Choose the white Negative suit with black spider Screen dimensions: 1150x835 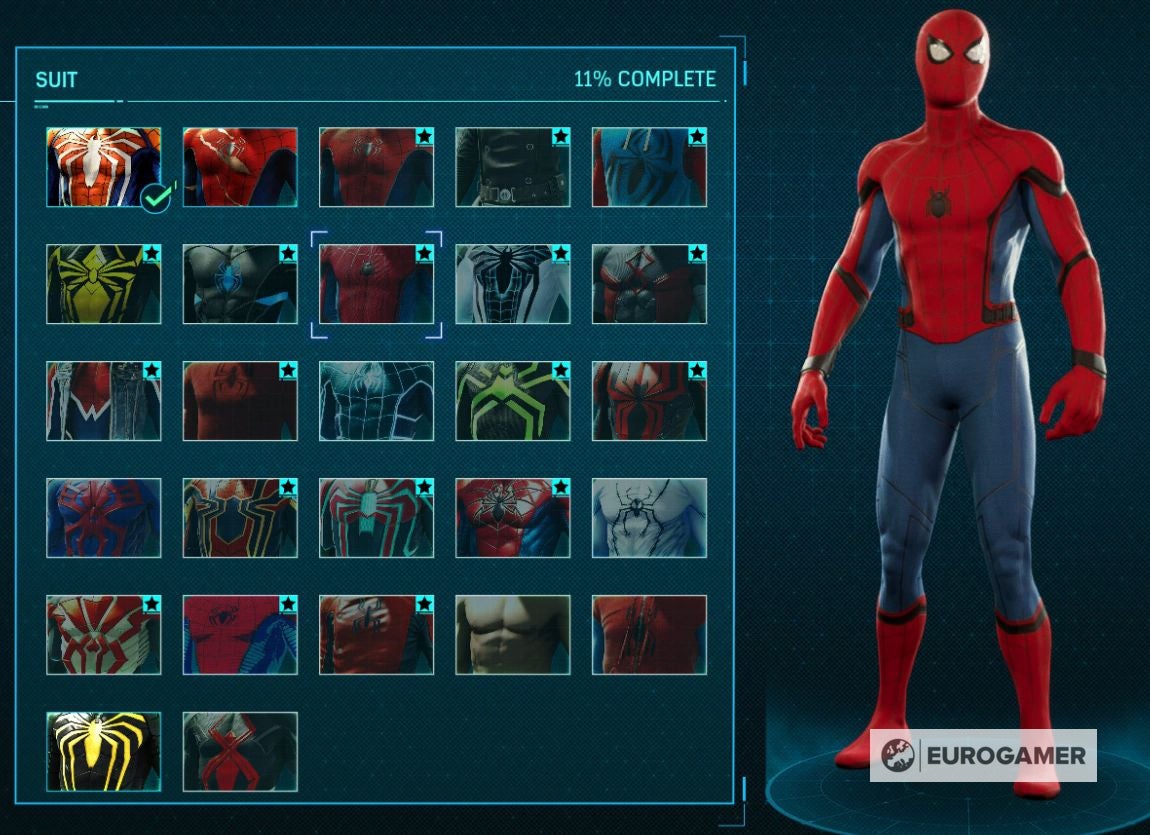[x=512, y=284]
